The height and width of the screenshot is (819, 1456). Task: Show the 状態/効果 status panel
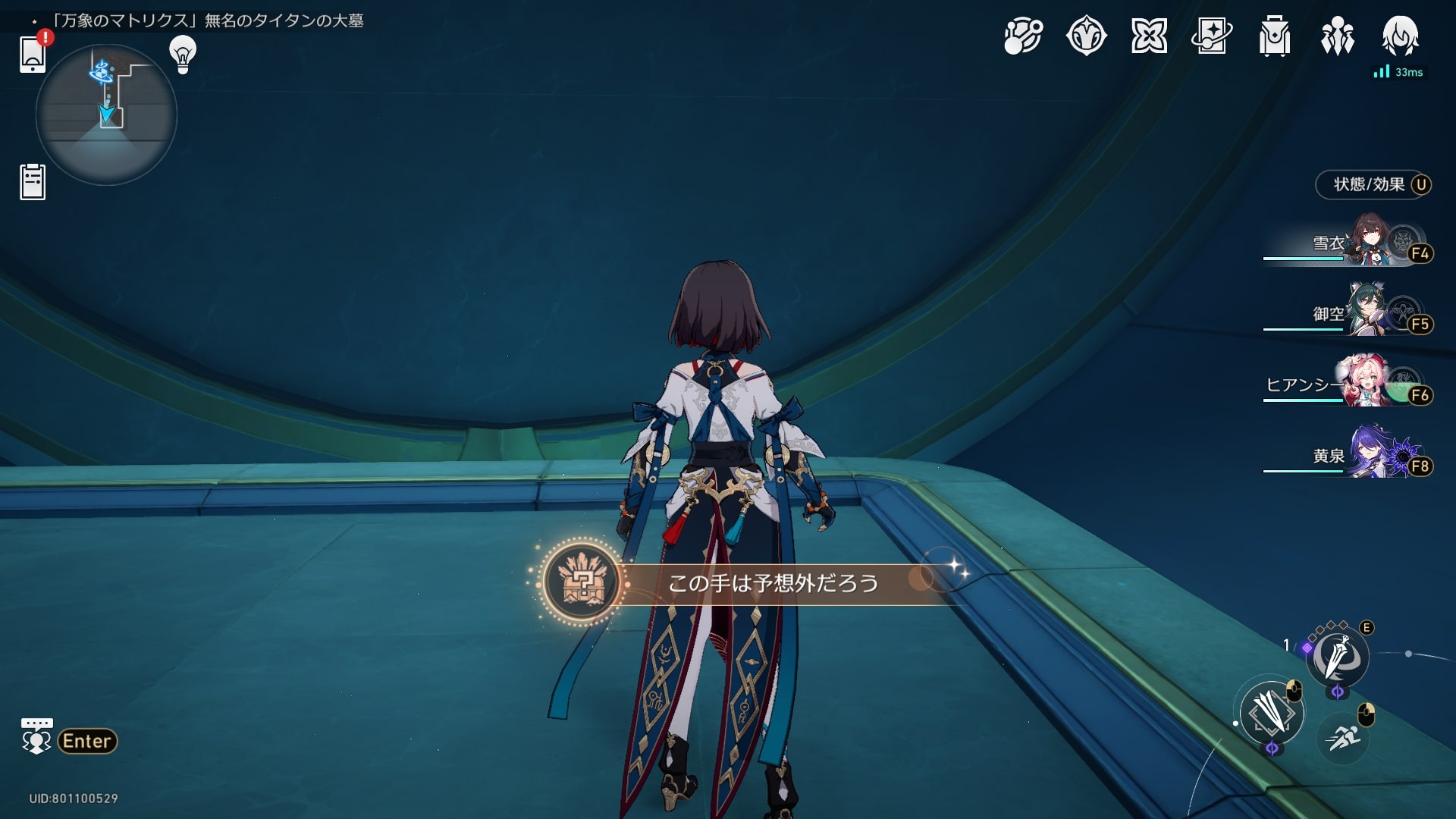click(1373, 184)
